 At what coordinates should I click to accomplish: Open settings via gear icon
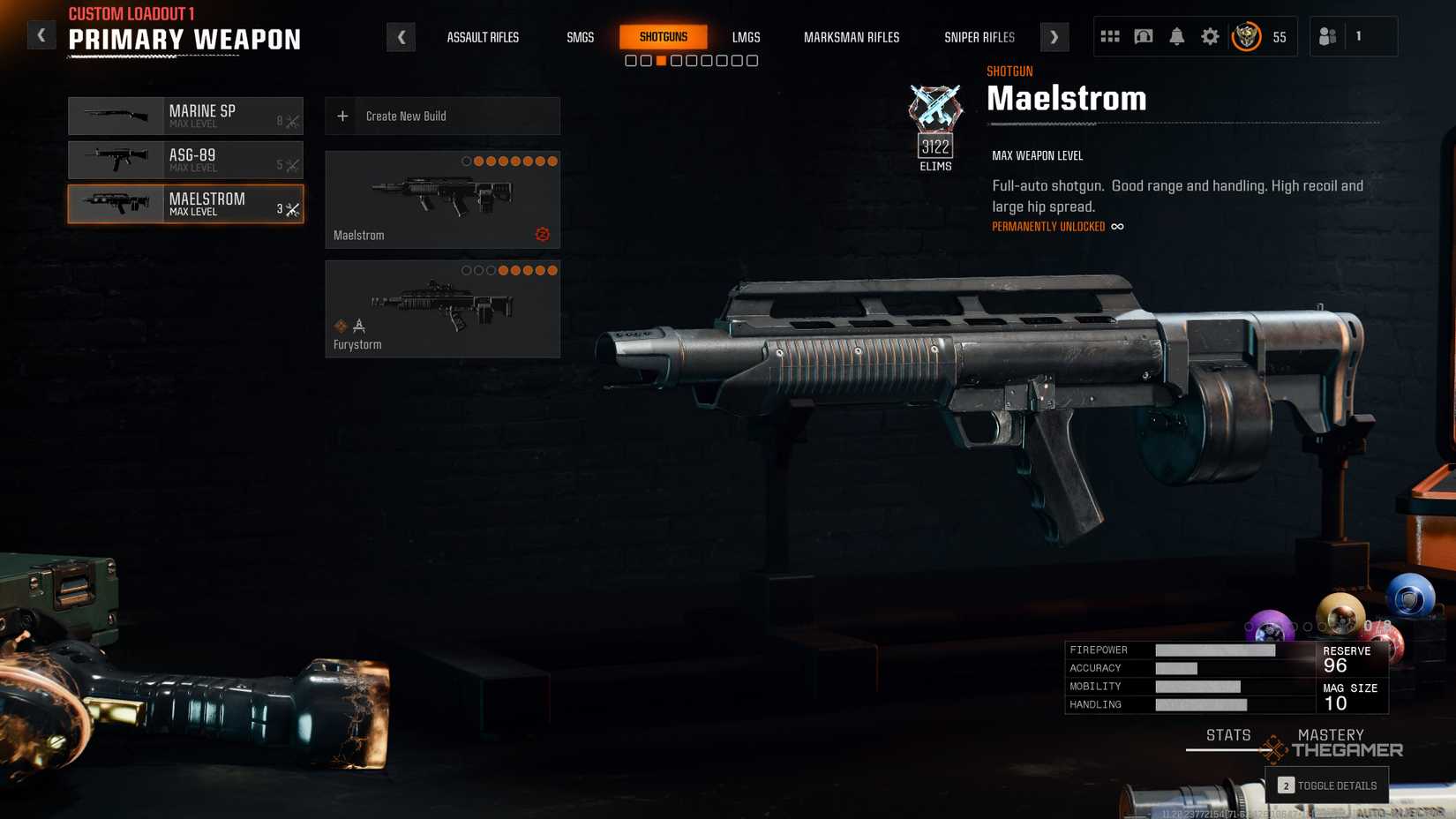tap(1210, 37)
